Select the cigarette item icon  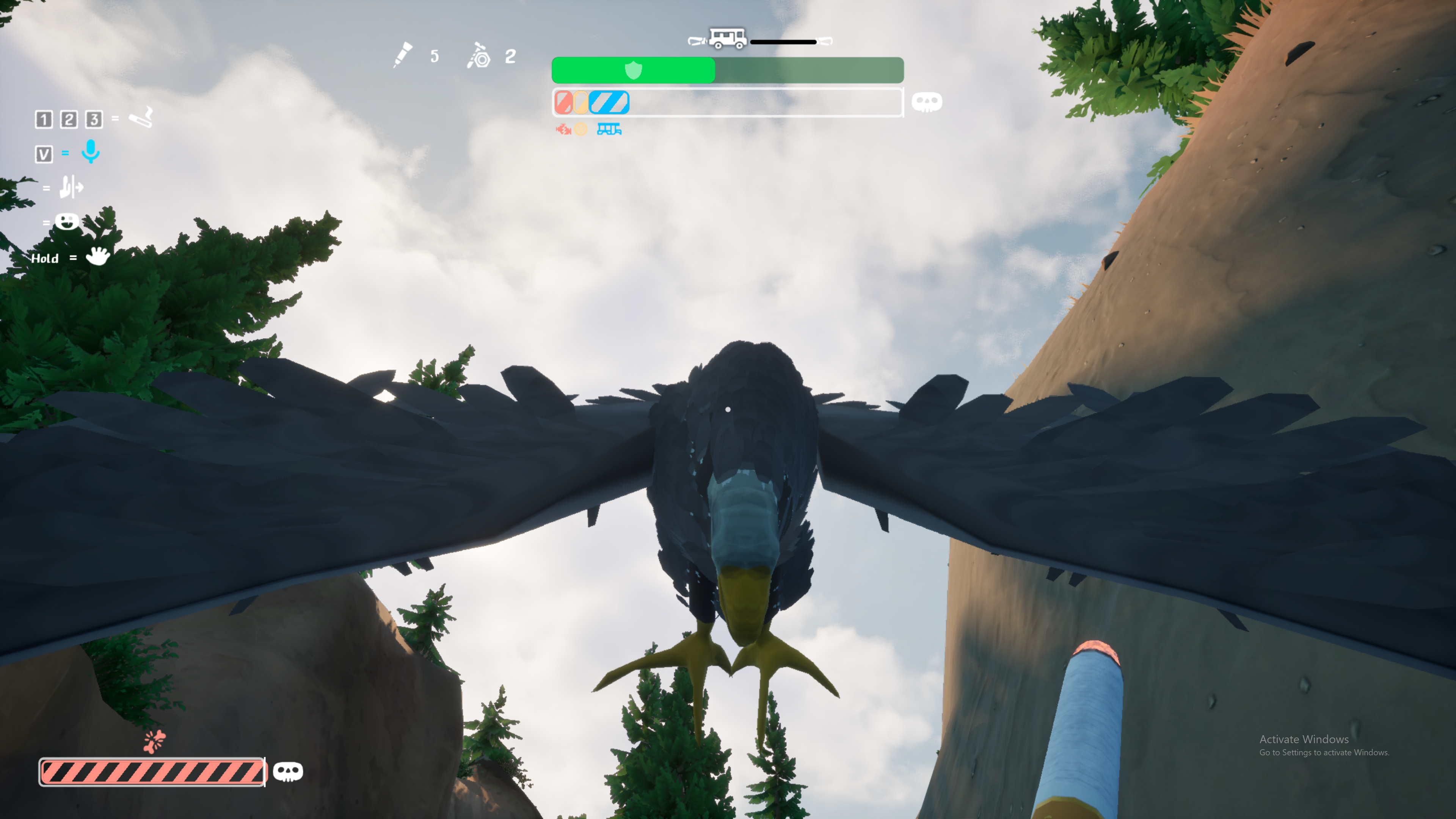pos(141,118)
